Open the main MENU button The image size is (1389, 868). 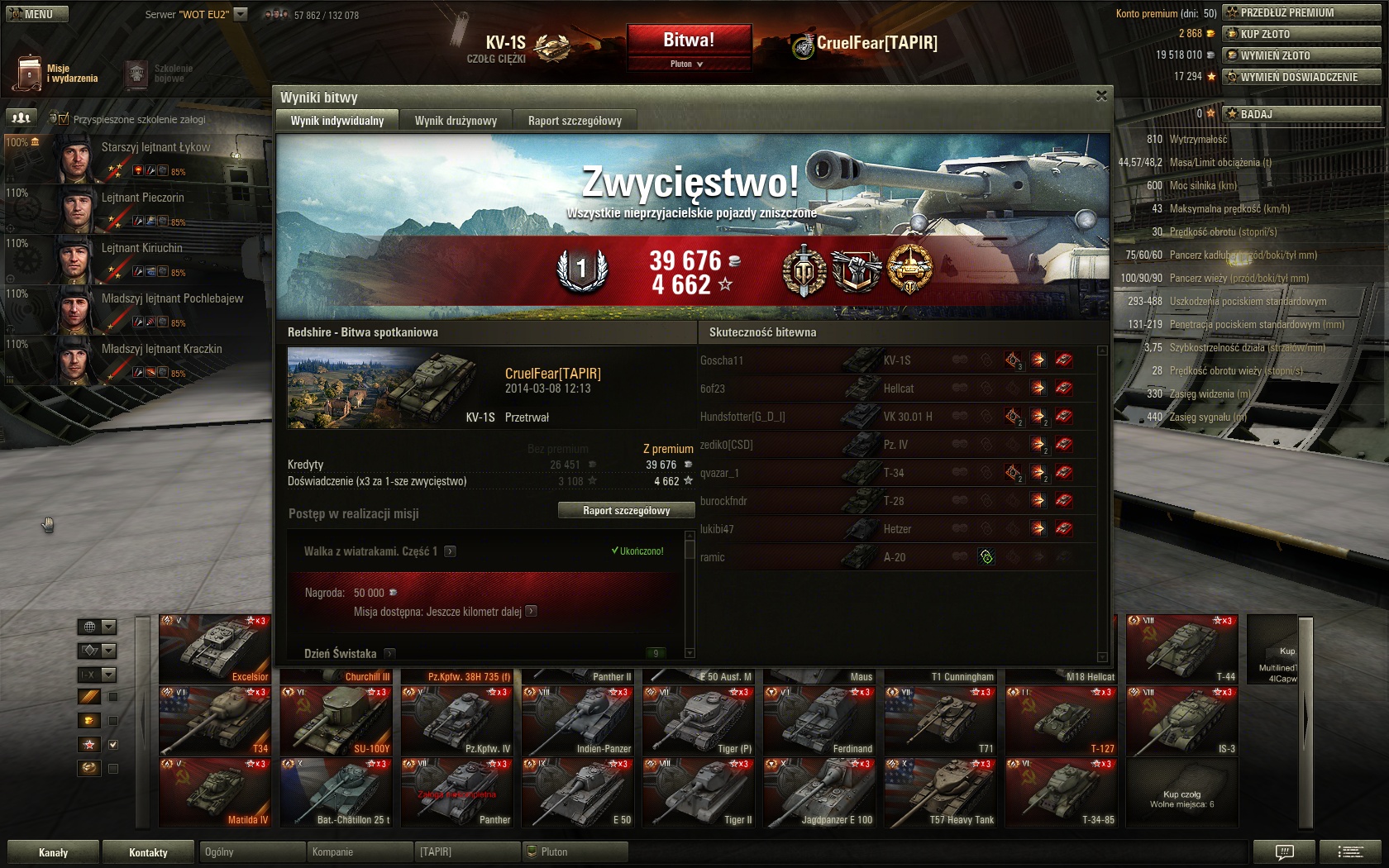[x=36, y=14]
